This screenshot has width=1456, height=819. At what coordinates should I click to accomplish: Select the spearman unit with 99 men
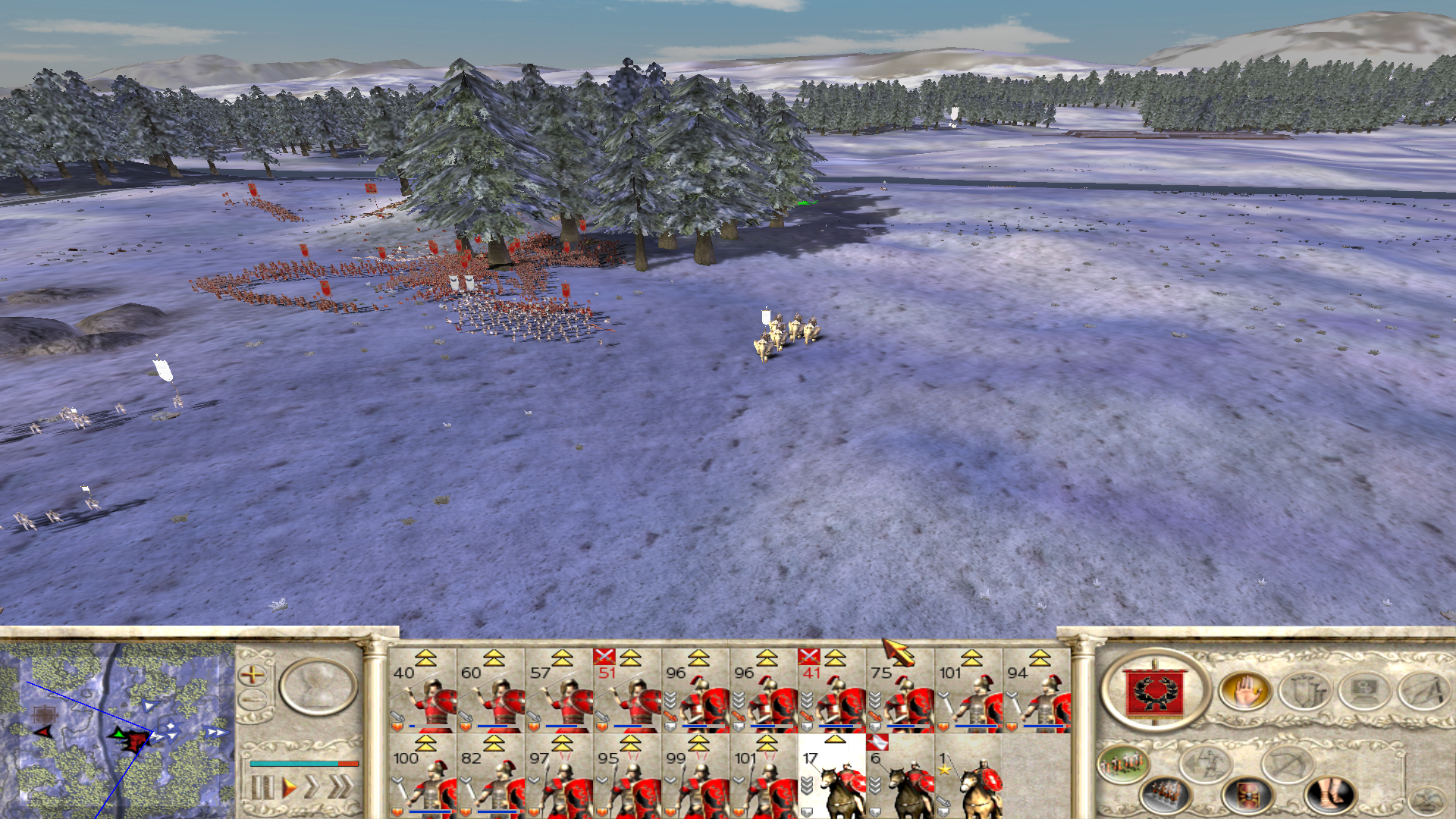695,777
